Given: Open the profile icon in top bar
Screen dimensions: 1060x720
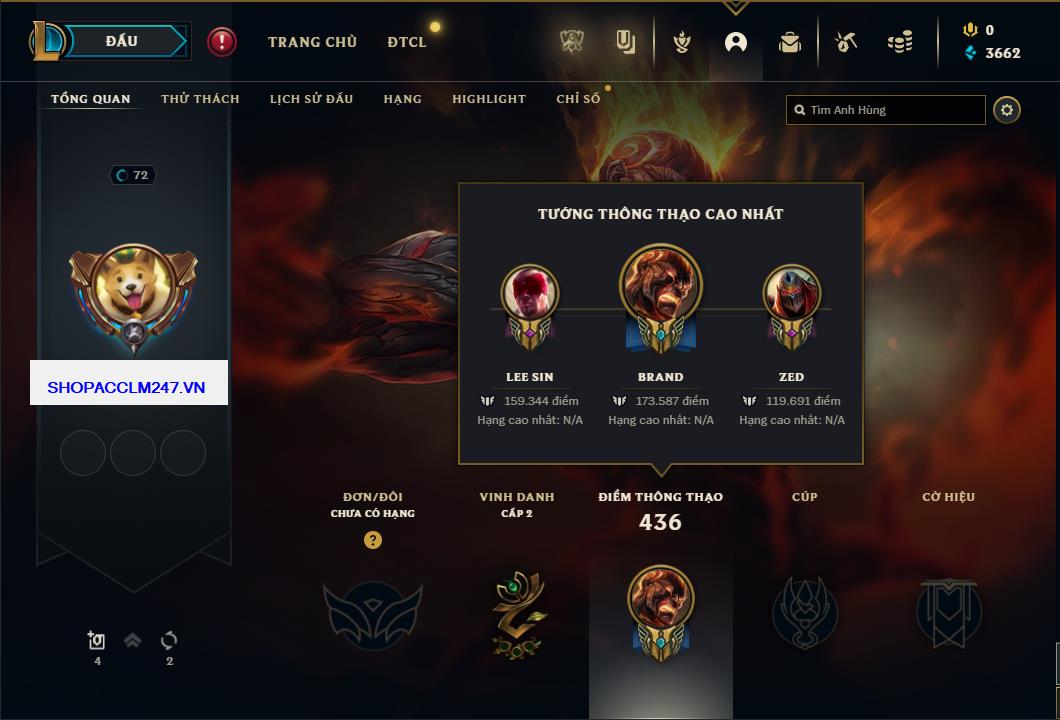Looking at the screenshot, I should coord(736,43).
